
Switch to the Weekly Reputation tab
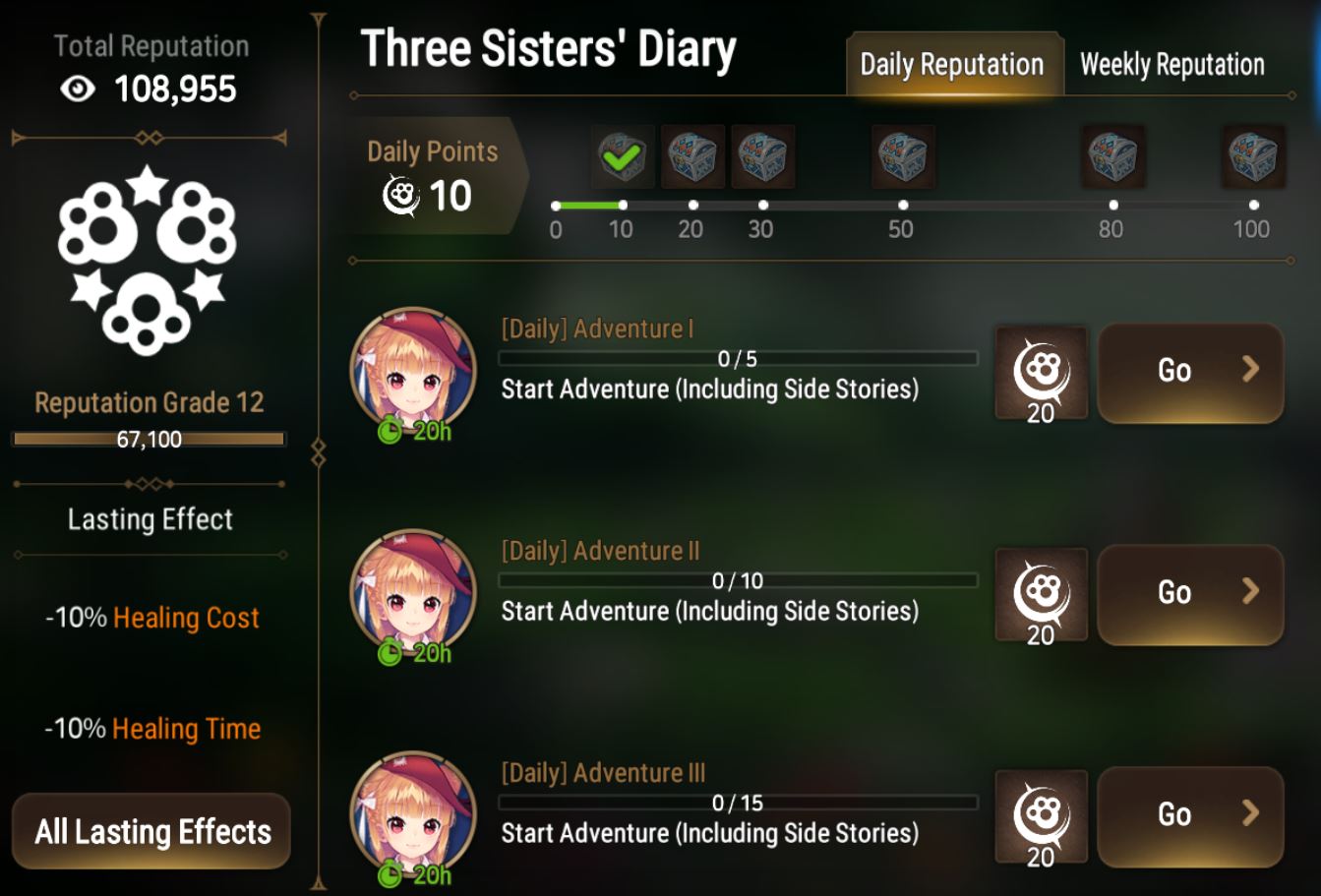pyautogui.click(x=1171, y=64)
